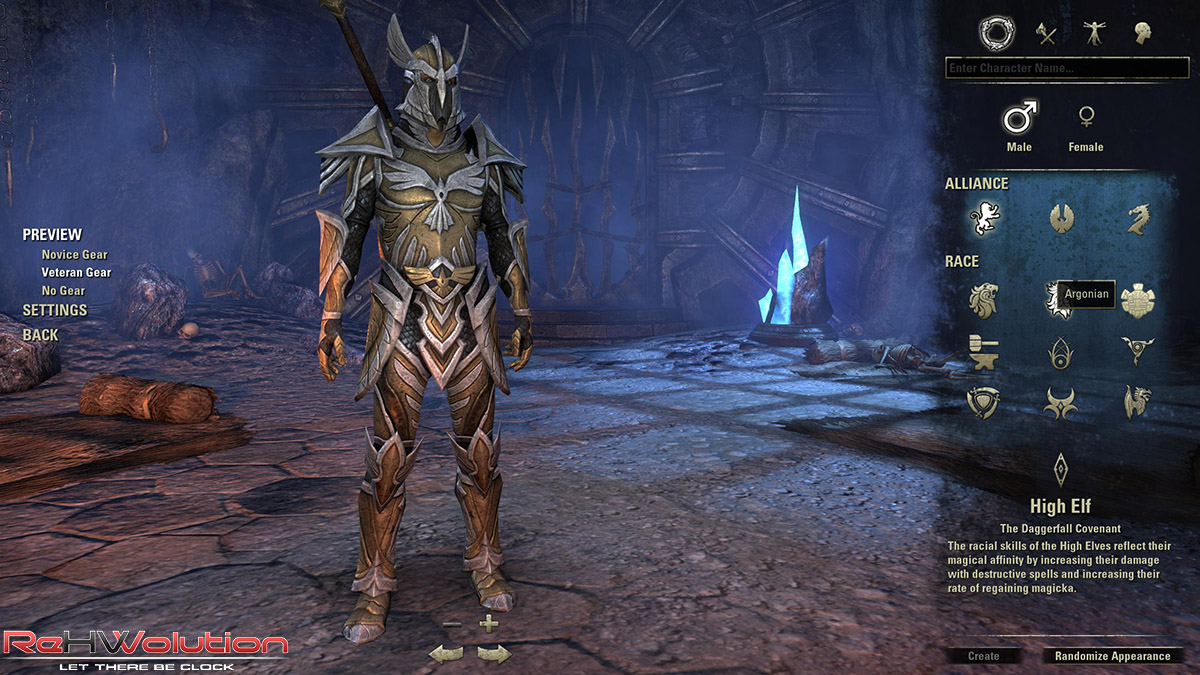Select the Male gender option
Screen dimensions: 1200x675
pos(1019,121)
